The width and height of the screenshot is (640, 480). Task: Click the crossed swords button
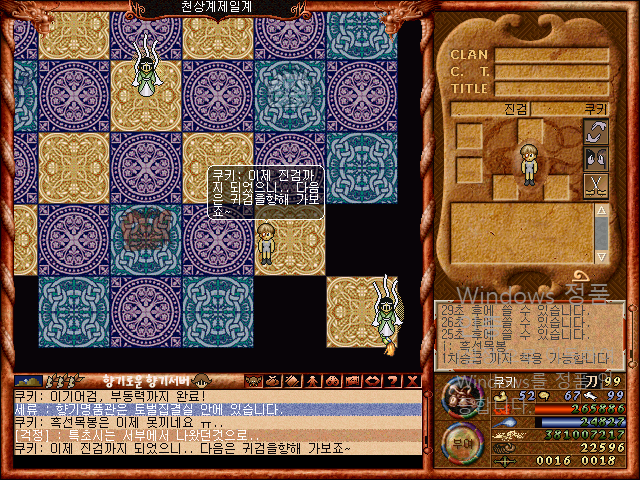[596, 186]
